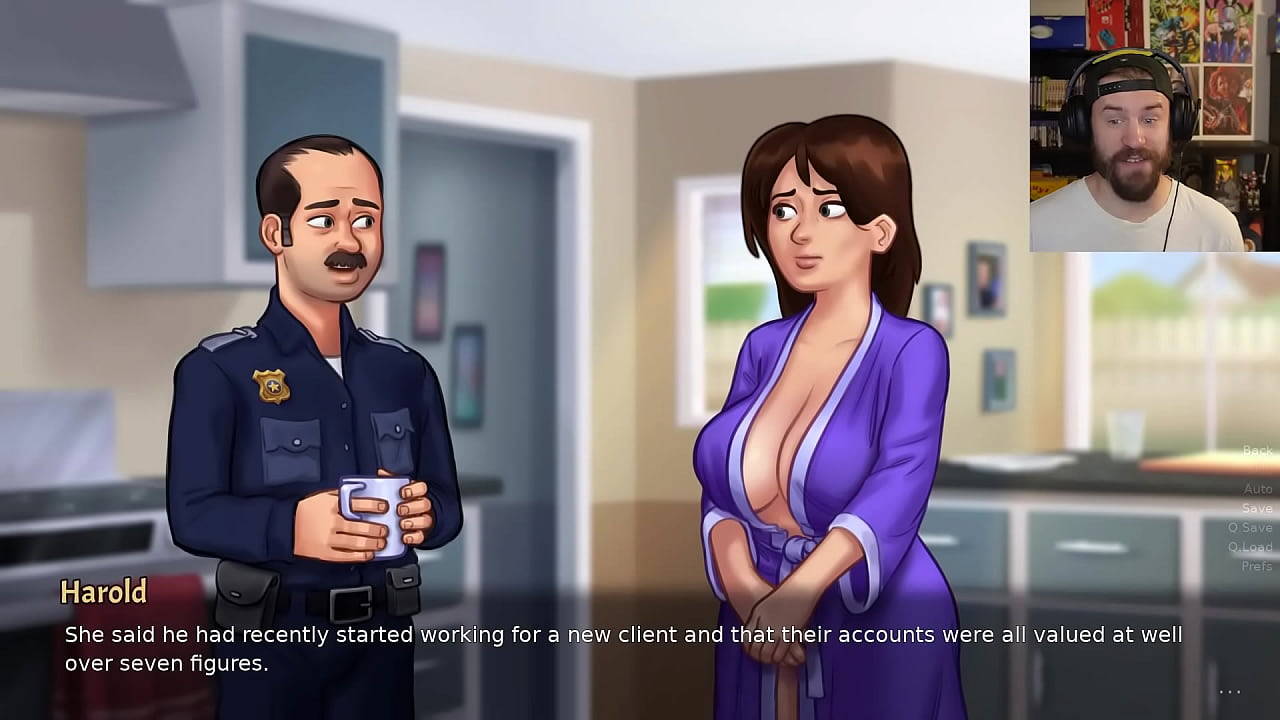The height and width of the screenshot is (720, 1280).
Task: Click the '...' continue indicator
Action: pyautogui.click(x=1229, y=691)
